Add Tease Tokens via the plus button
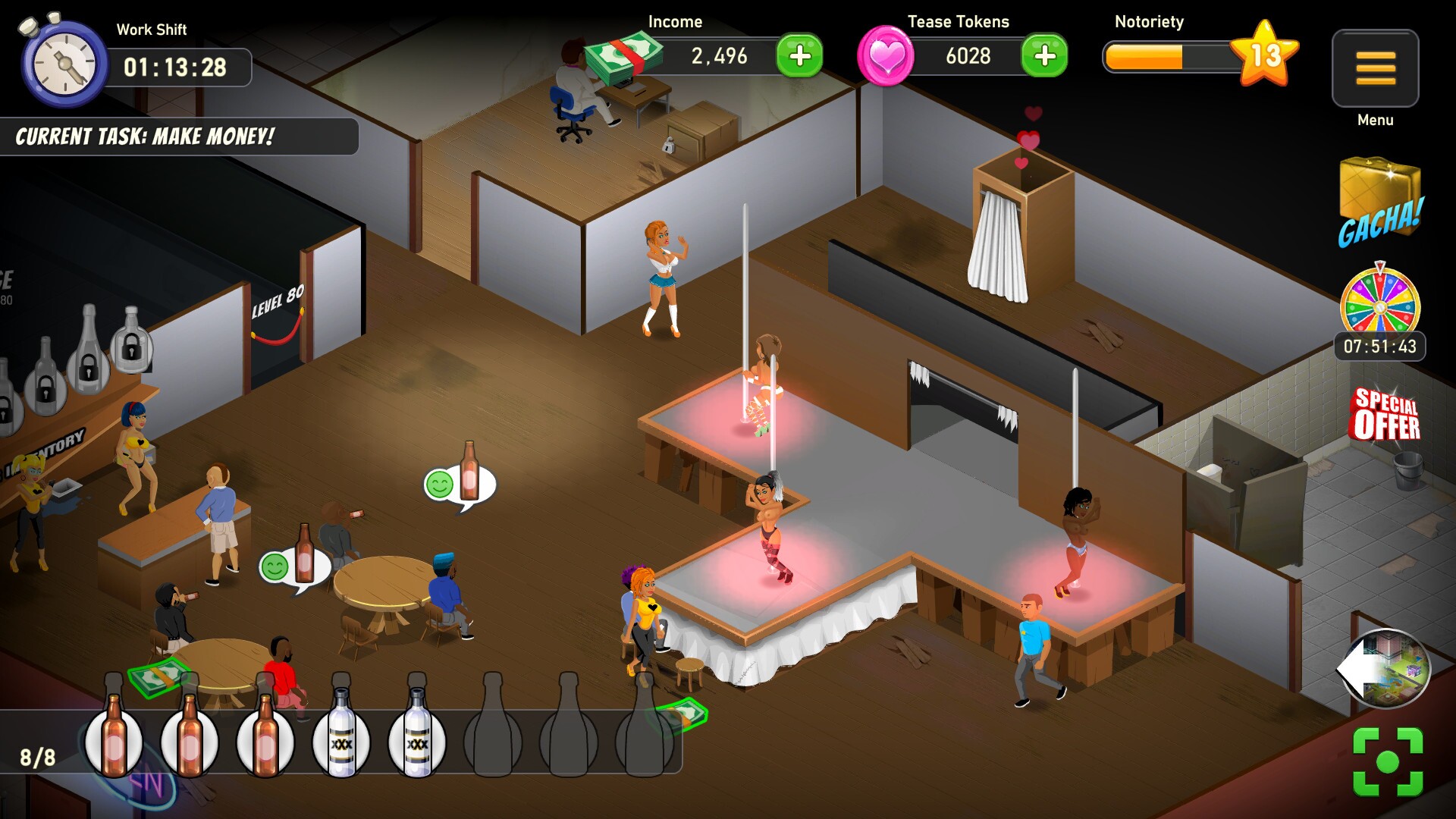Image resolution: width=1456 pixels, height=819 pixels. pyautogui.click(x=1044, y=55)
